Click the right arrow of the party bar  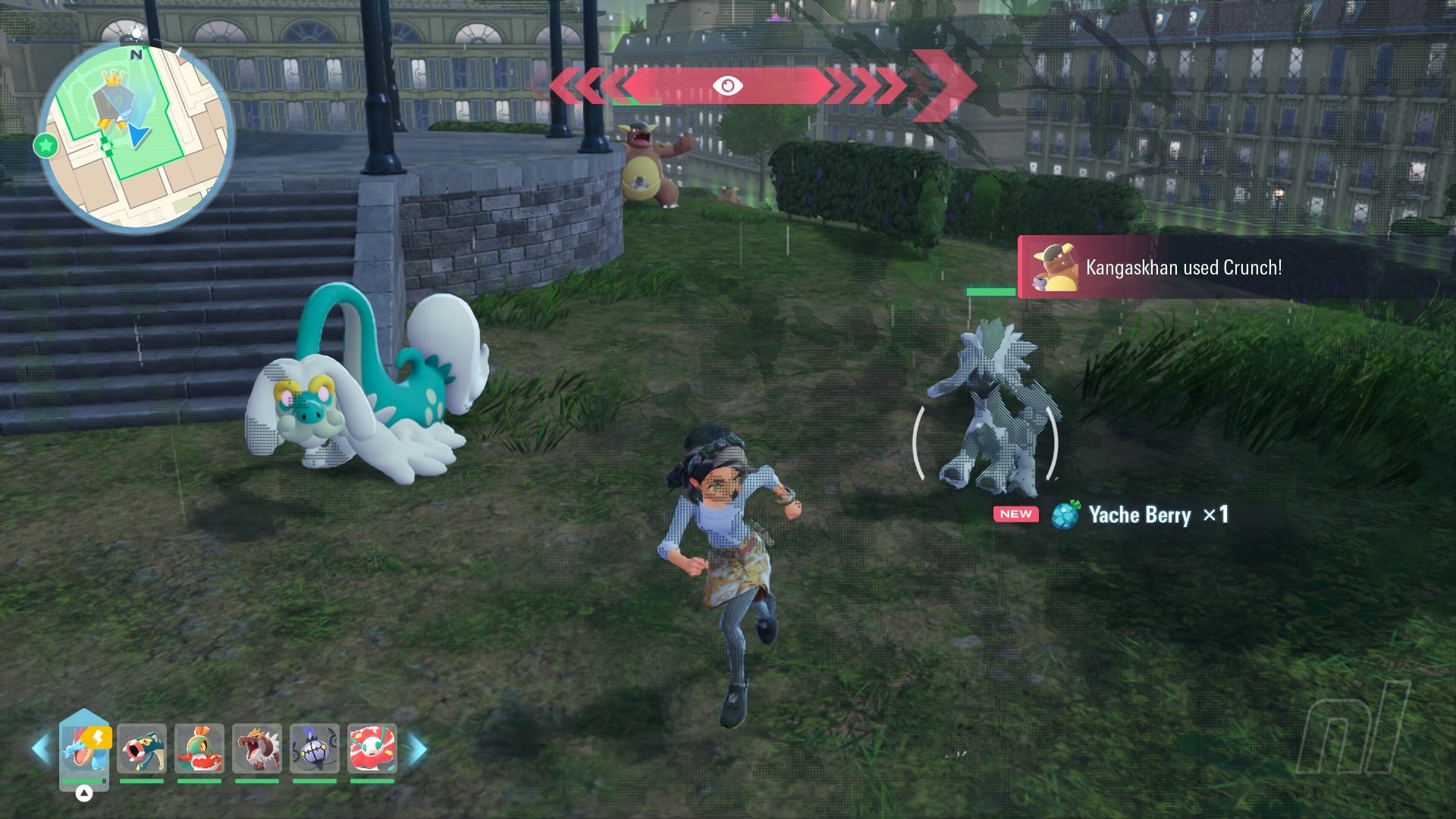tap(418, 749)
